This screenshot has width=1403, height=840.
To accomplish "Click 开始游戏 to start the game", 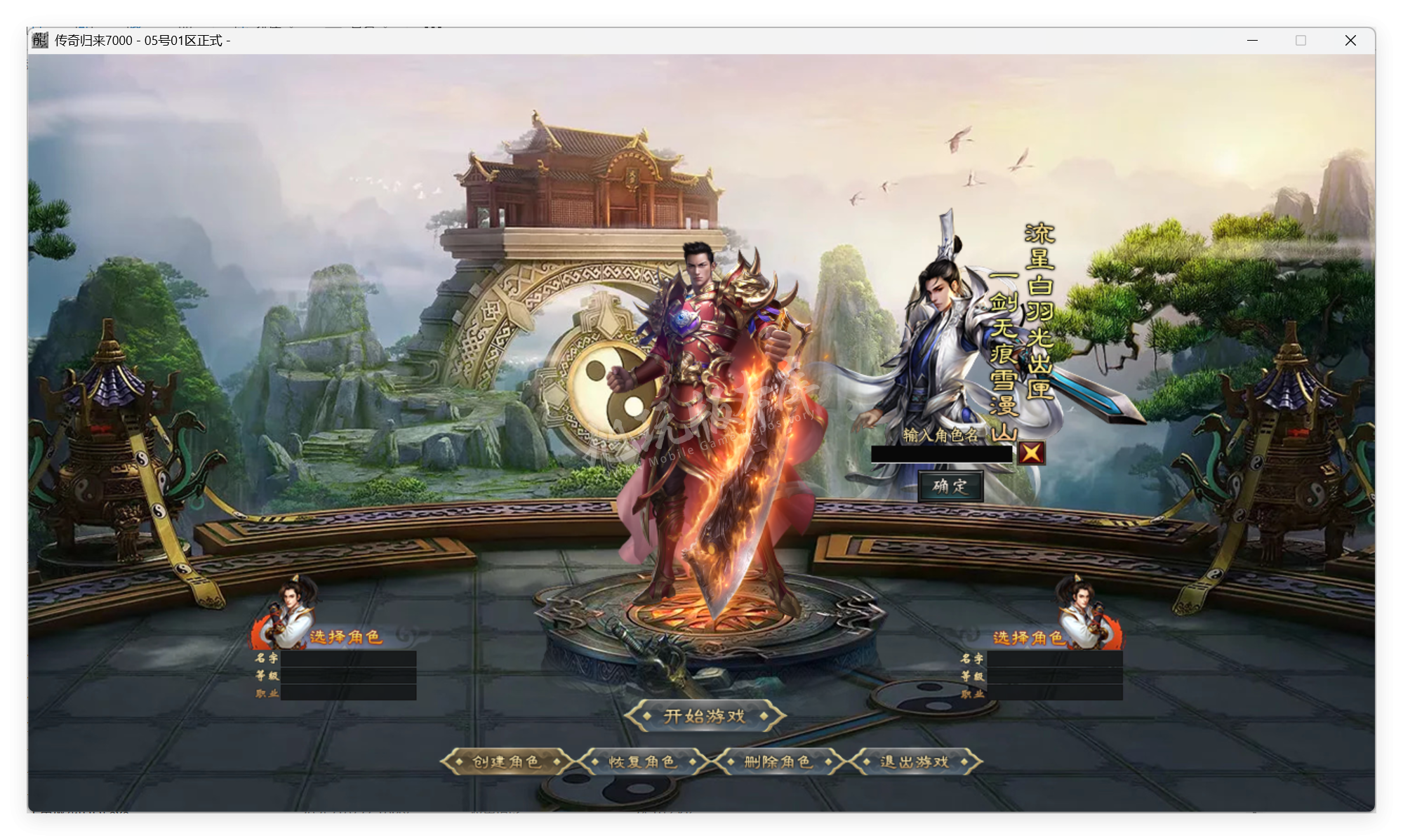I will pos(705,716).
